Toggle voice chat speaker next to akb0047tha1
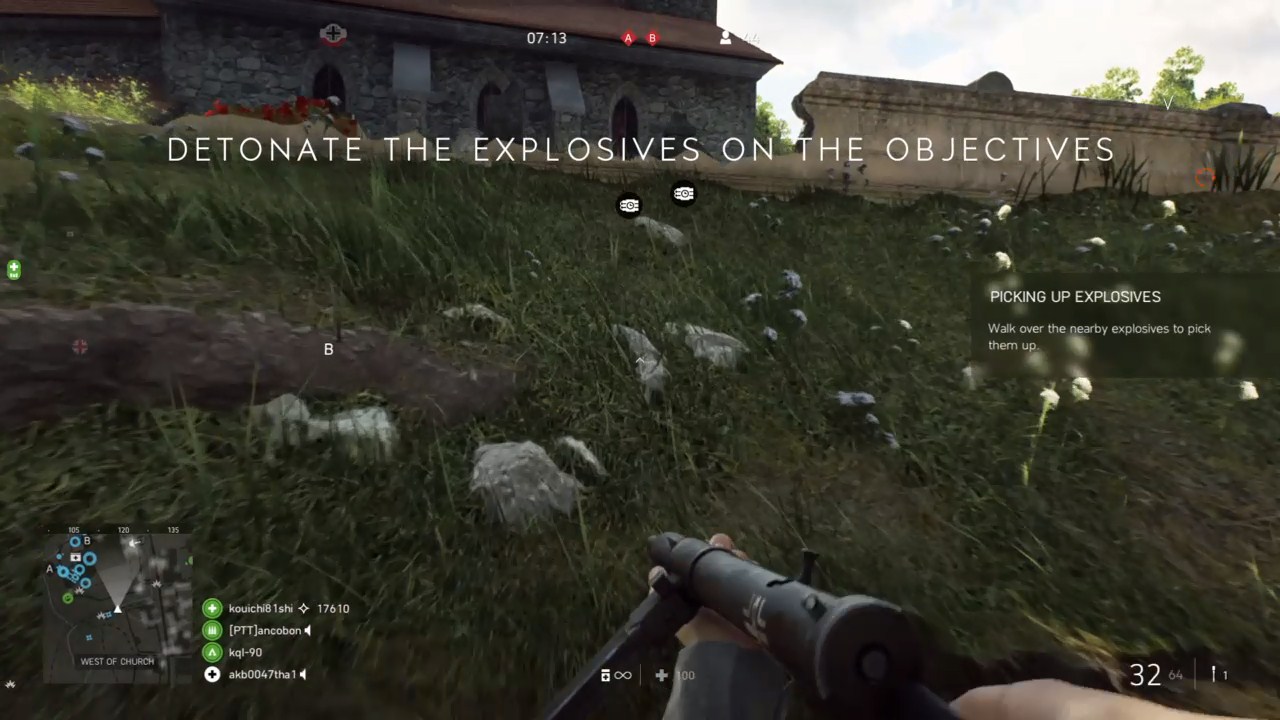Viewport: 1280px width, 720px height. 302,674
